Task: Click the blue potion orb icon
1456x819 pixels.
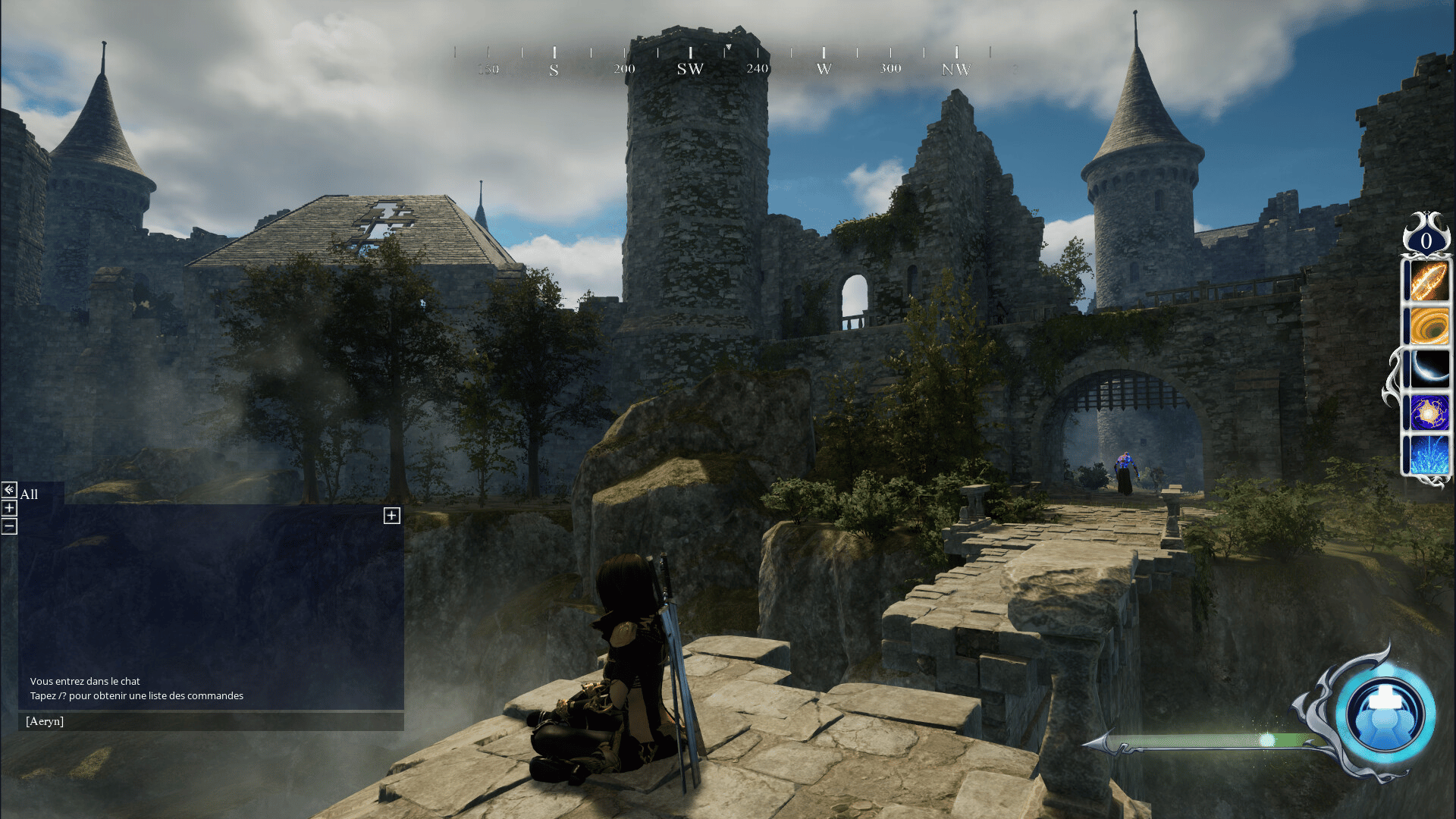Action: click(x=1385, y=714)
